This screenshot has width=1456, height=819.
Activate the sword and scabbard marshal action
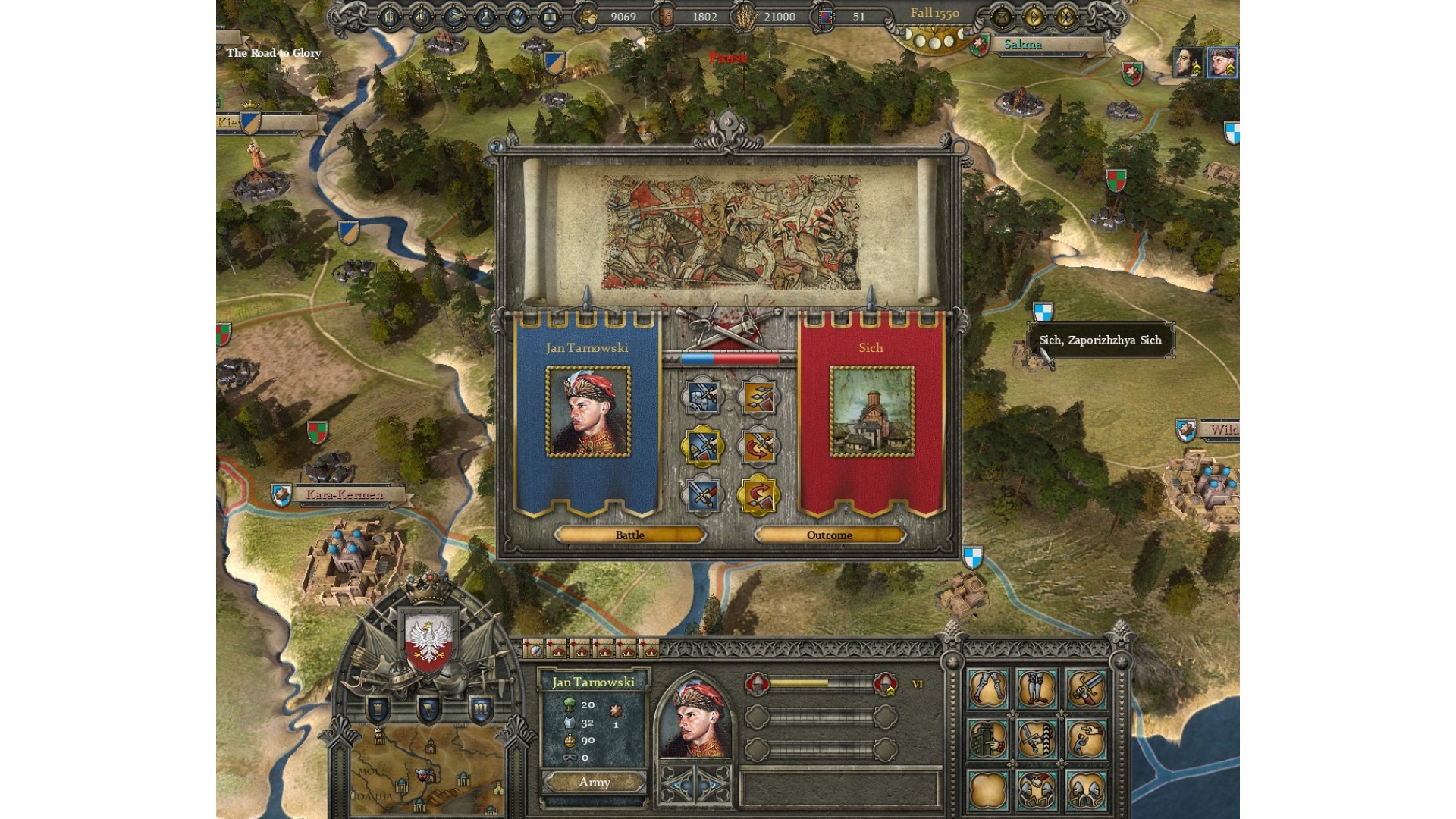[x=1087, y=689]
